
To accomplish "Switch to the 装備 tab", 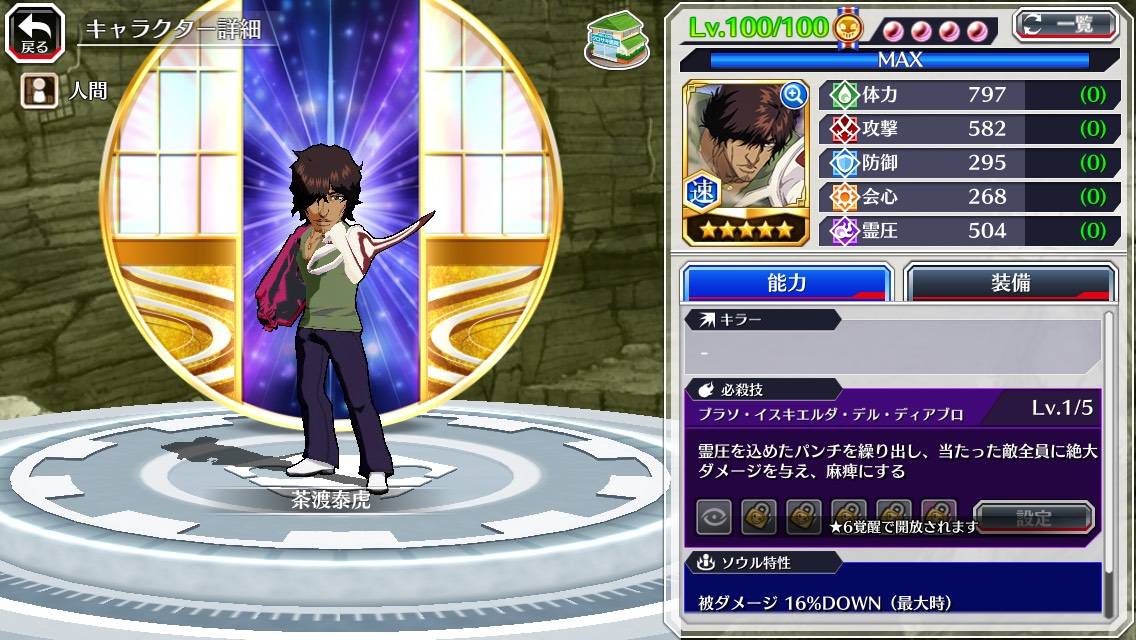I will pos(1010,283).
